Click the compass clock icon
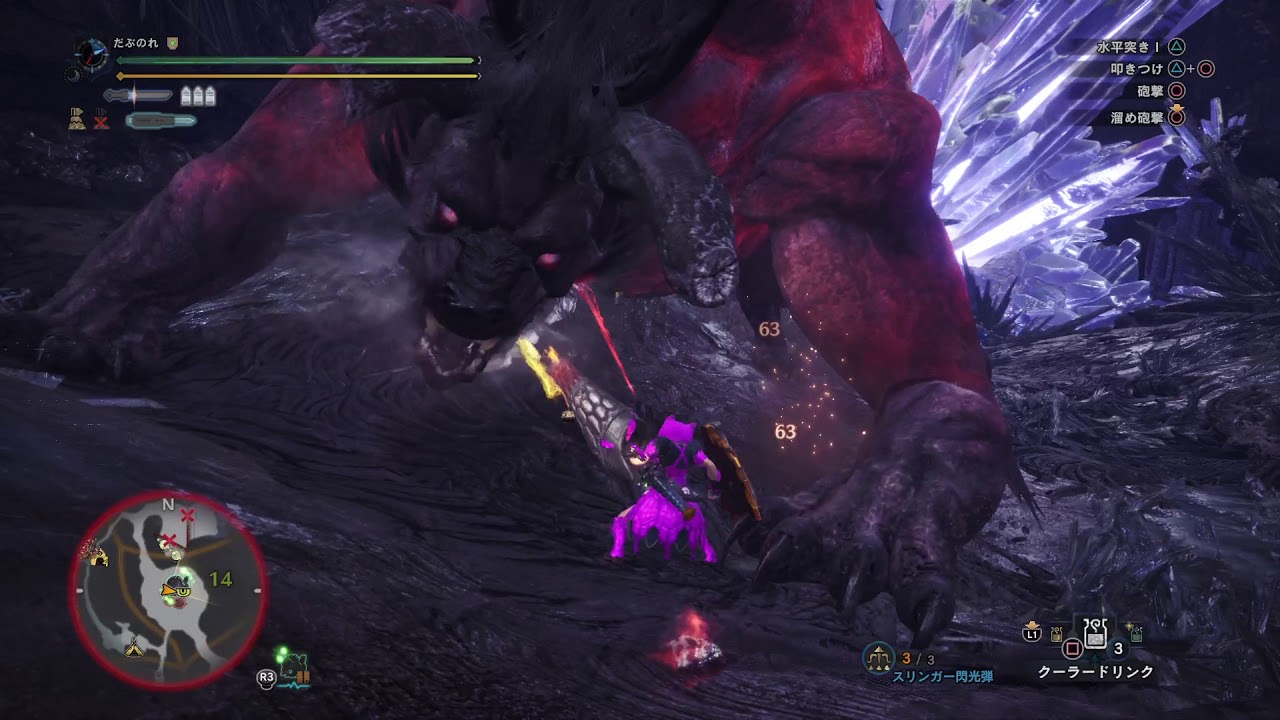The image size is (1280, 720). pos(90,53)
